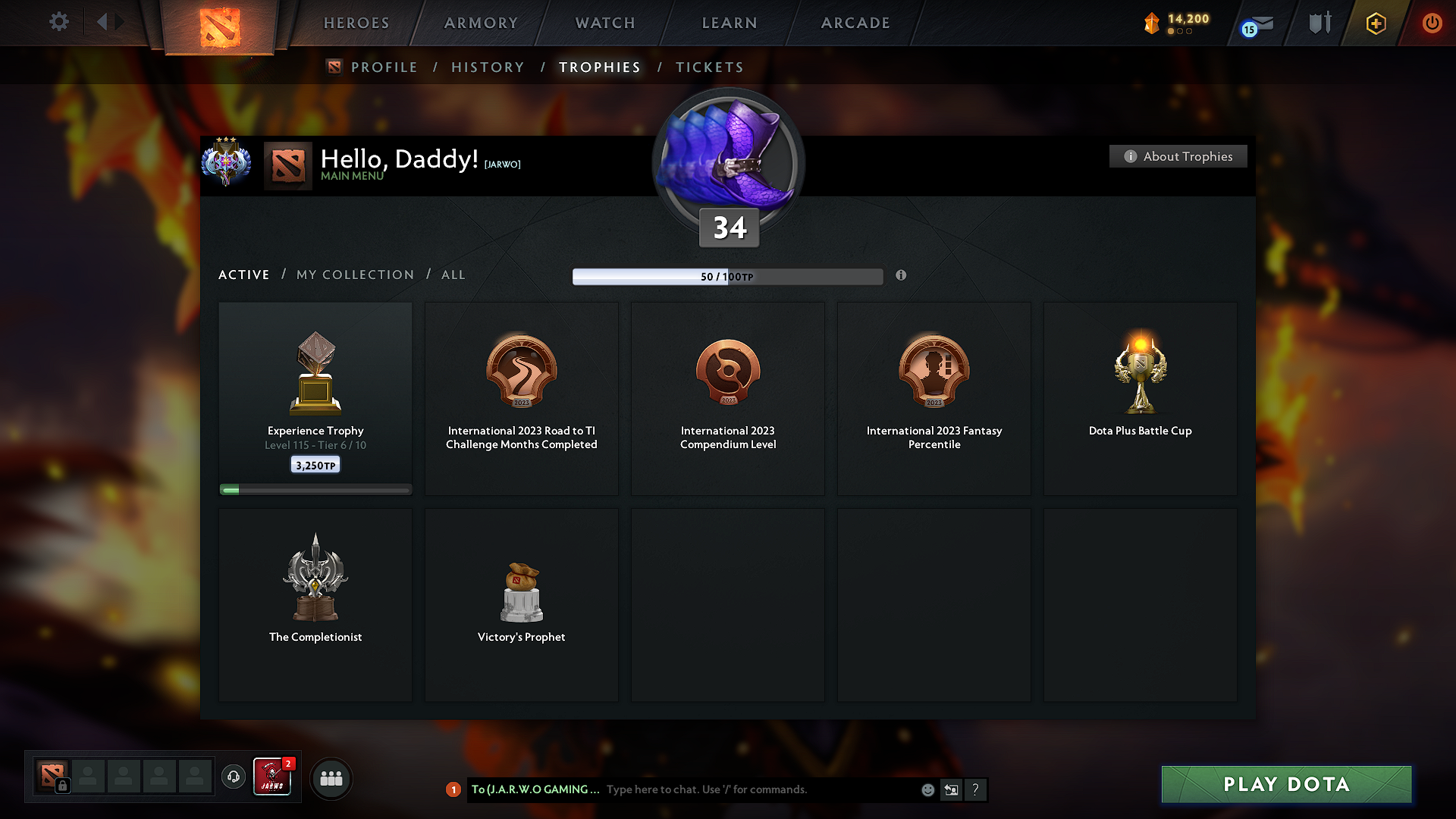Switch to the HISTORY tab
The width and height of the screenshot is (1456, 819).
[488, 67]
